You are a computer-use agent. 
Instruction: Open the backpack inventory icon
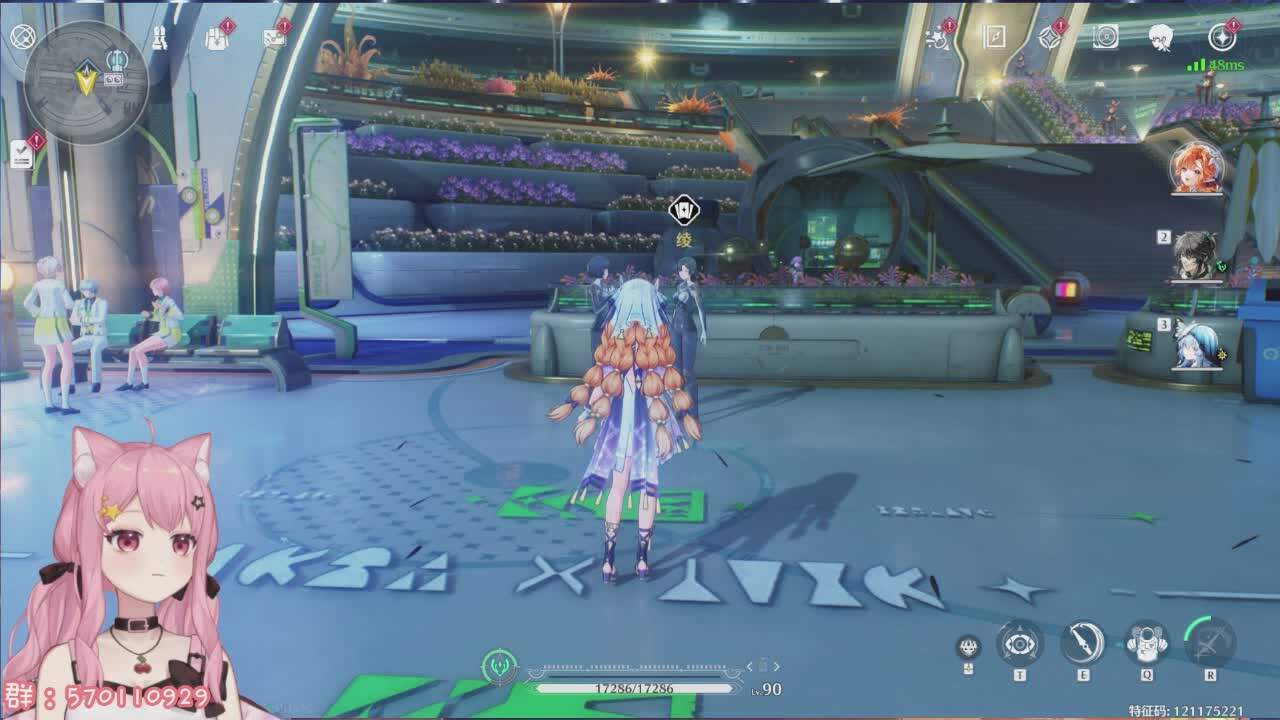(216, 38)
